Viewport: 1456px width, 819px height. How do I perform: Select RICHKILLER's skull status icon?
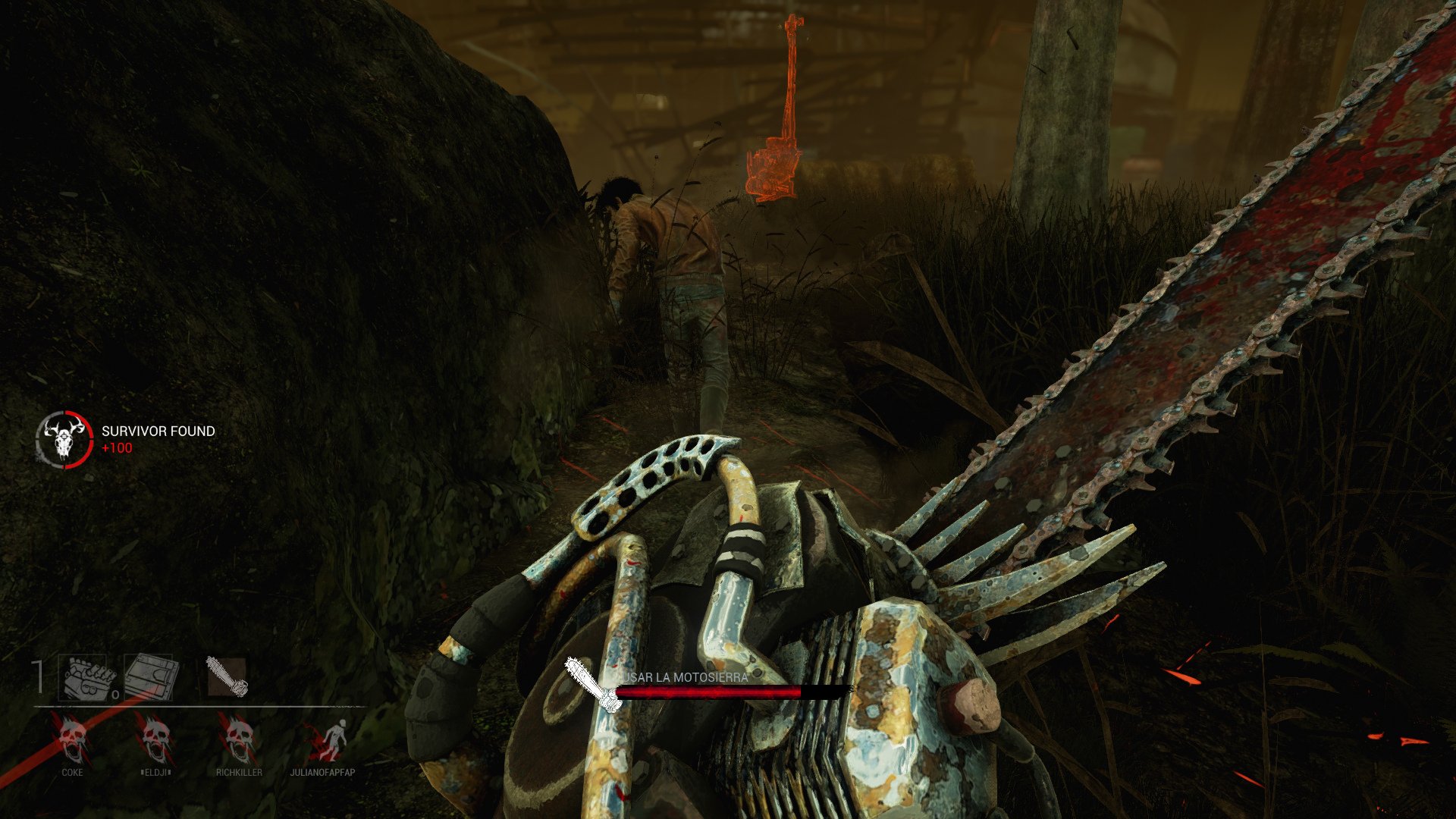239,739
